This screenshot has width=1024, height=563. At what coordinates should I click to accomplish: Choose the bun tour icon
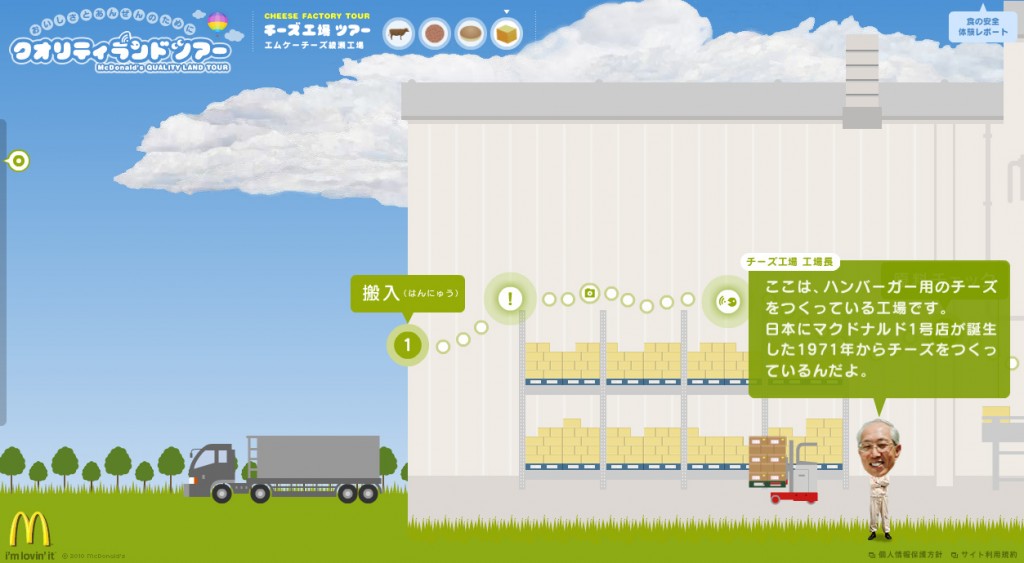click(471, 34)
